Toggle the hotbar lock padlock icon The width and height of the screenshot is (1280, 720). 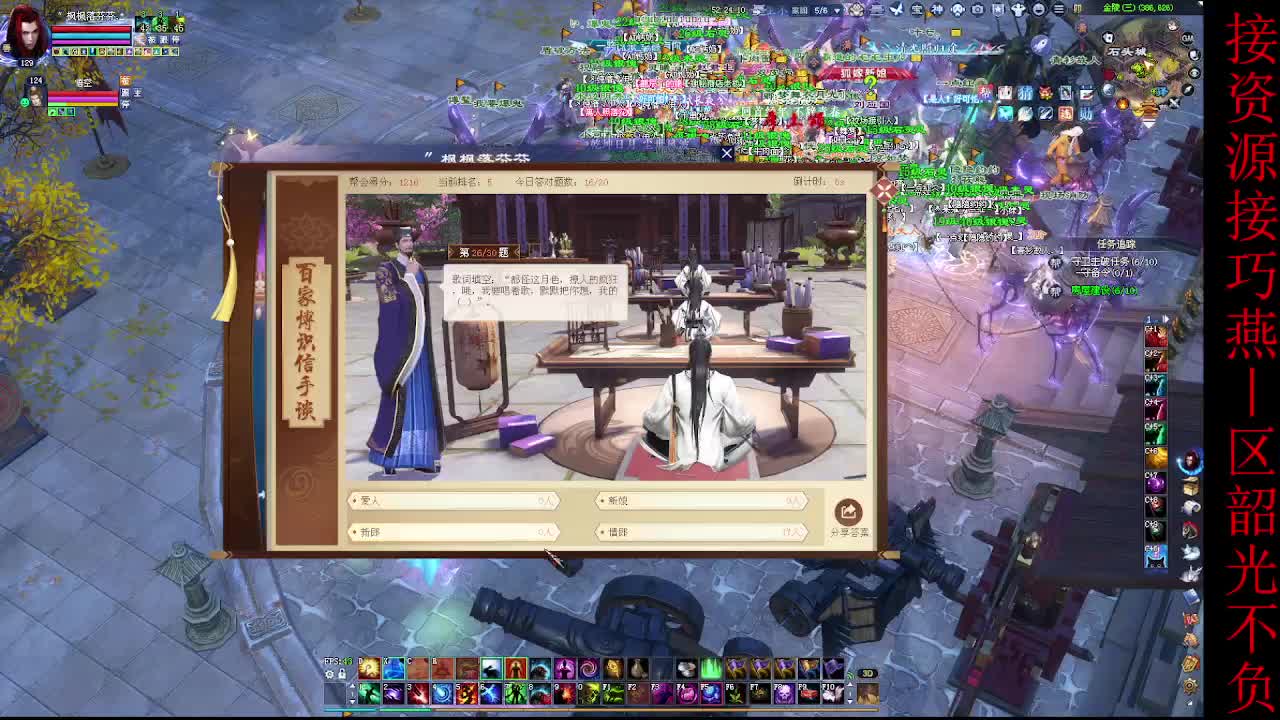(x=341, y=673)
